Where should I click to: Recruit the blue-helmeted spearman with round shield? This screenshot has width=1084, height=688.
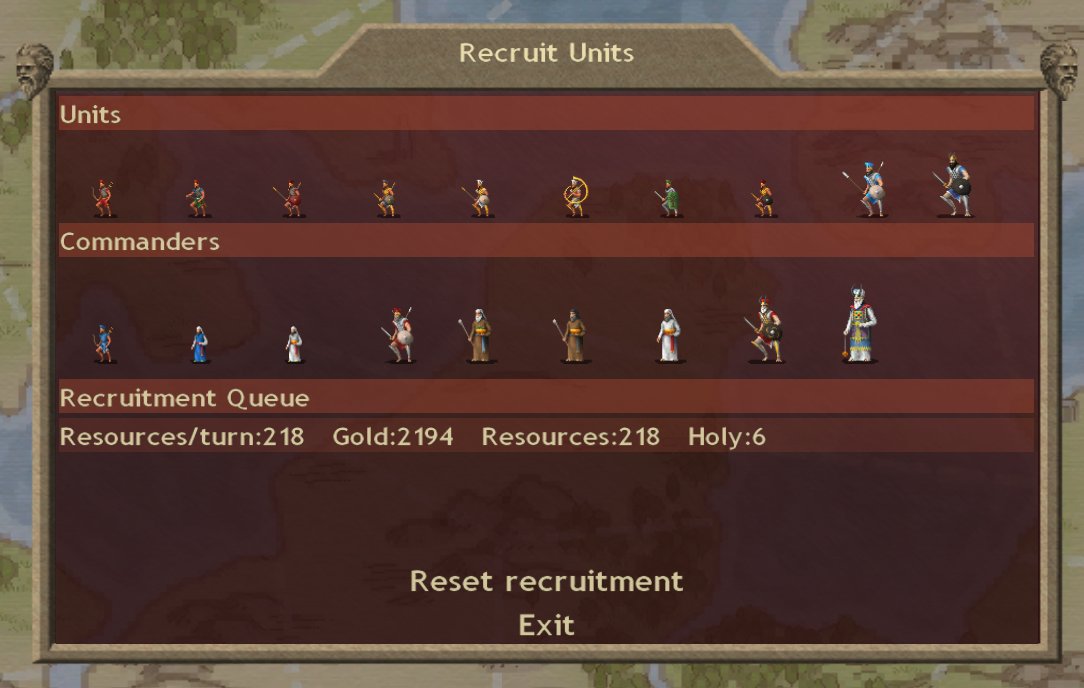pos(871,189)
